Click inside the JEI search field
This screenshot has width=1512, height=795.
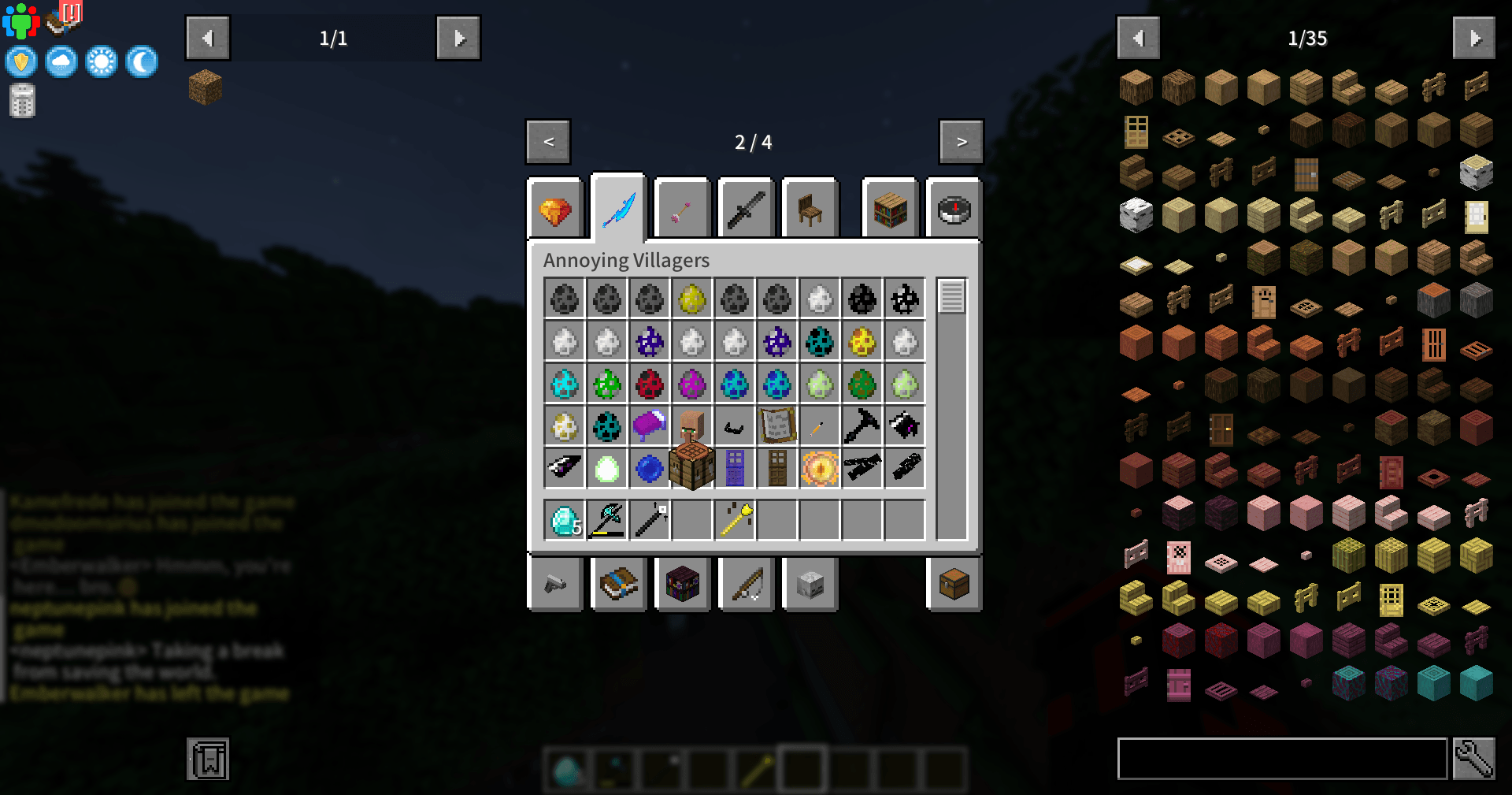1284,759
